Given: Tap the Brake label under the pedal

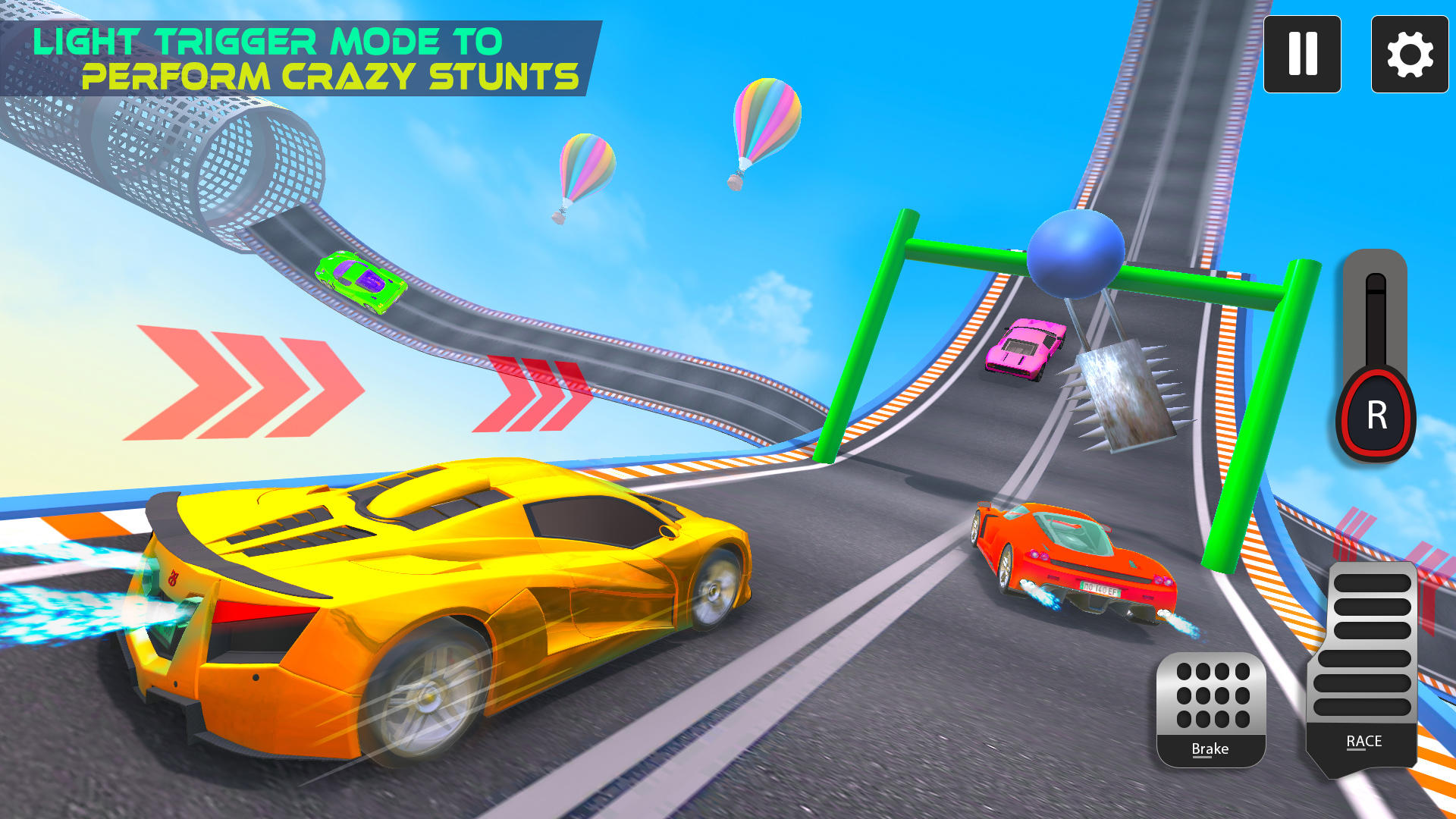Looking at the screenshot, I should point(1211,748).
